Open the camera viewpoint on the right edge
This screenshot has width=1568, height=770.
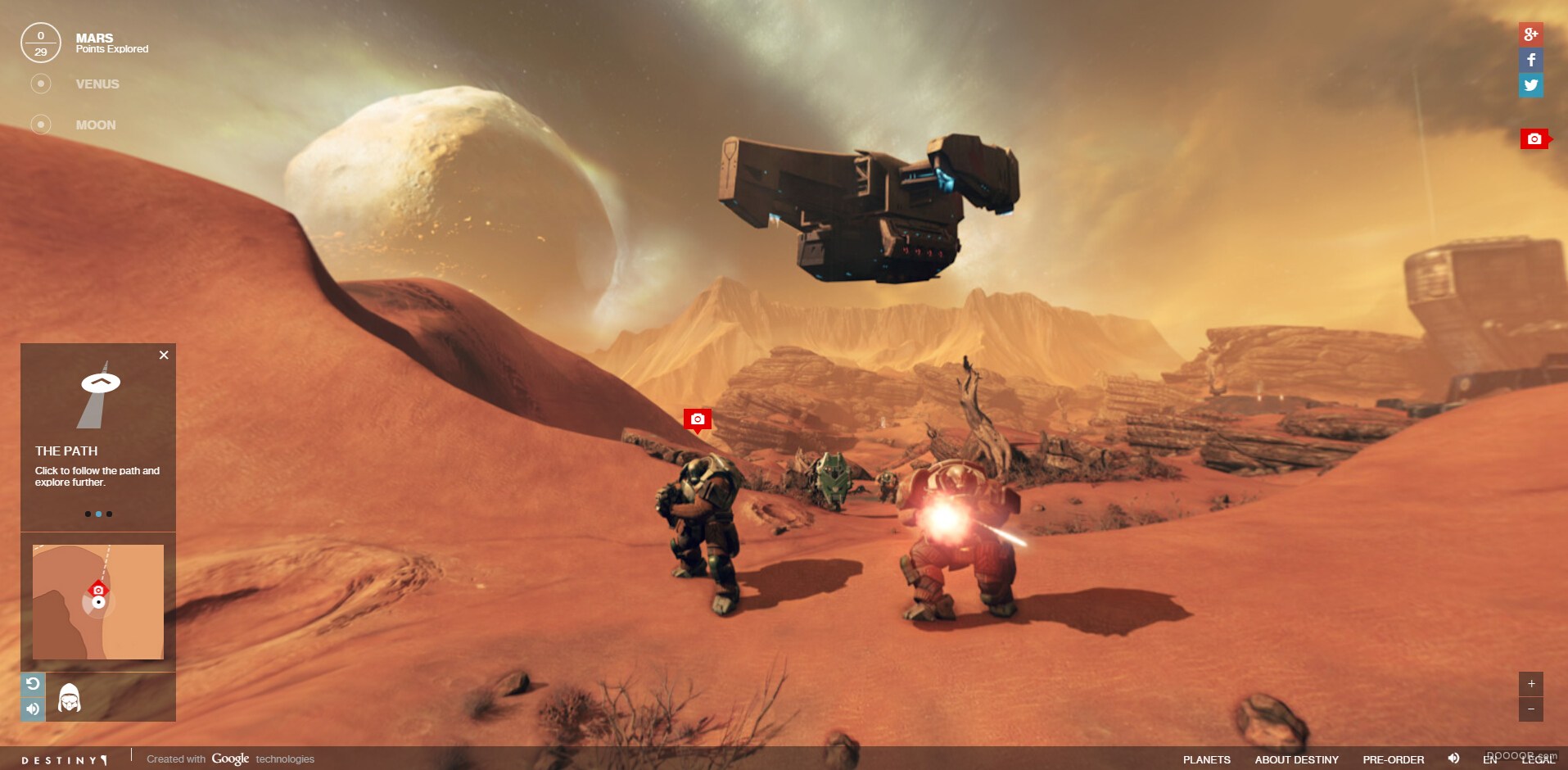[1533, 138]
